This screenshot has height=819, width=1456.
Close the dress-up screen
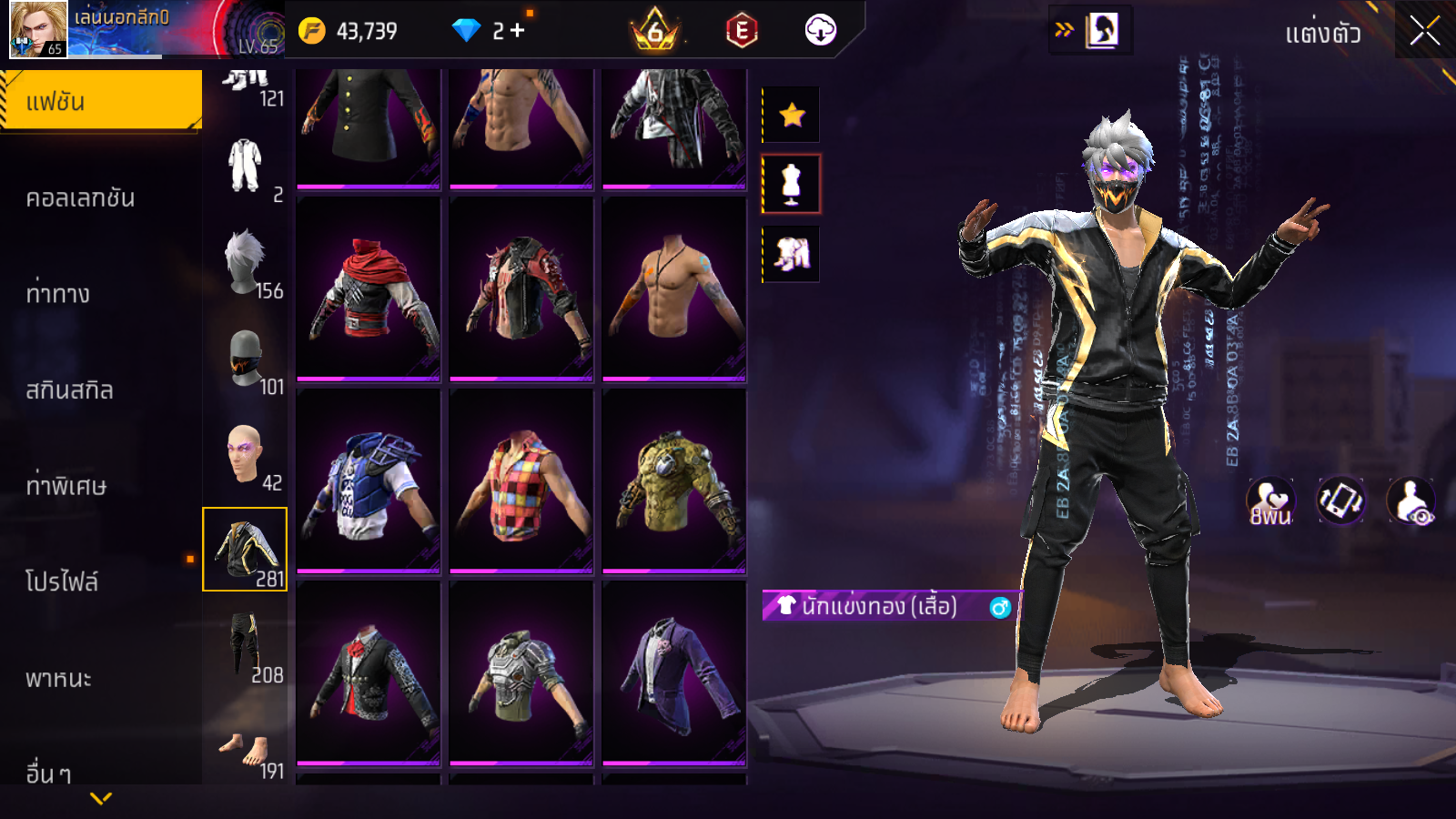[1424, 31]
